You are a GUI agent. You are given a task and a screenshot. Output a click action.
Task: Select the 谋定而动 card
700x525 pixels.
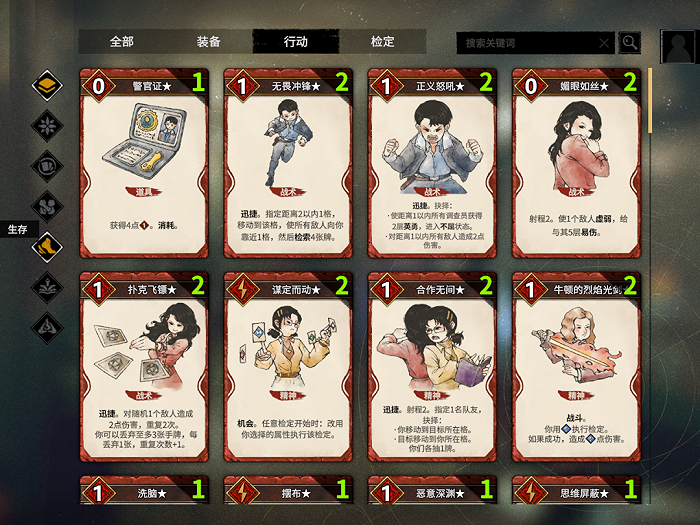tap(288, 366)
